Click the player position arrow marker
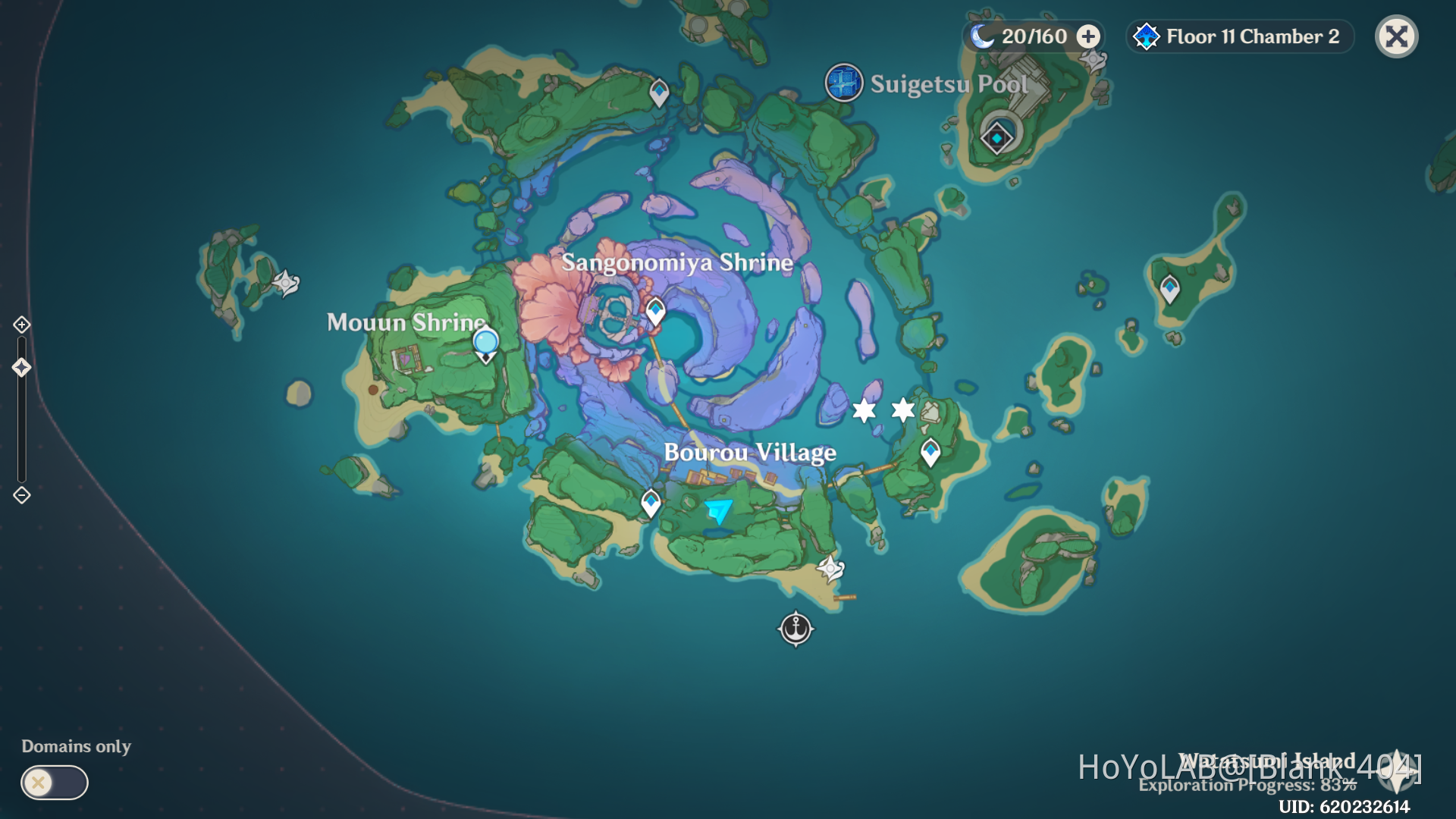 point(717,510)
